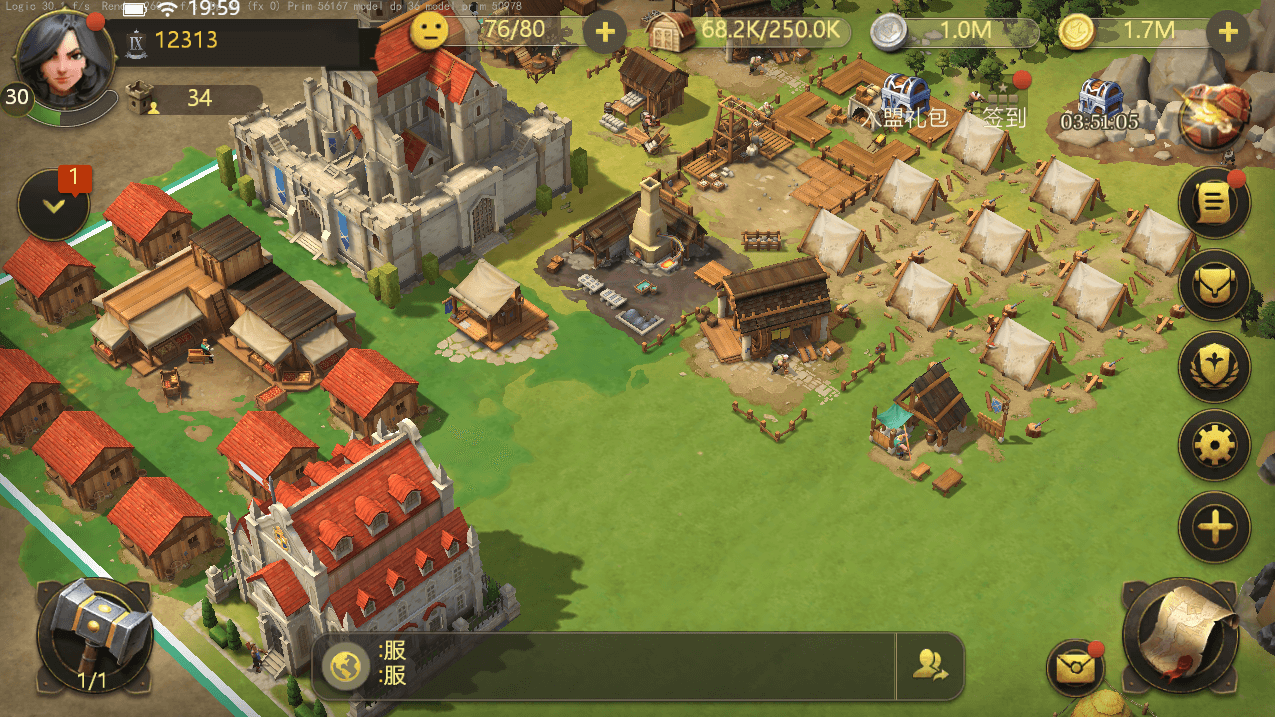Image resolution: width=1275 pixels, height=717 pixels.
Task: Open the glowing red treasure chest event
Action: [1215, 114]
